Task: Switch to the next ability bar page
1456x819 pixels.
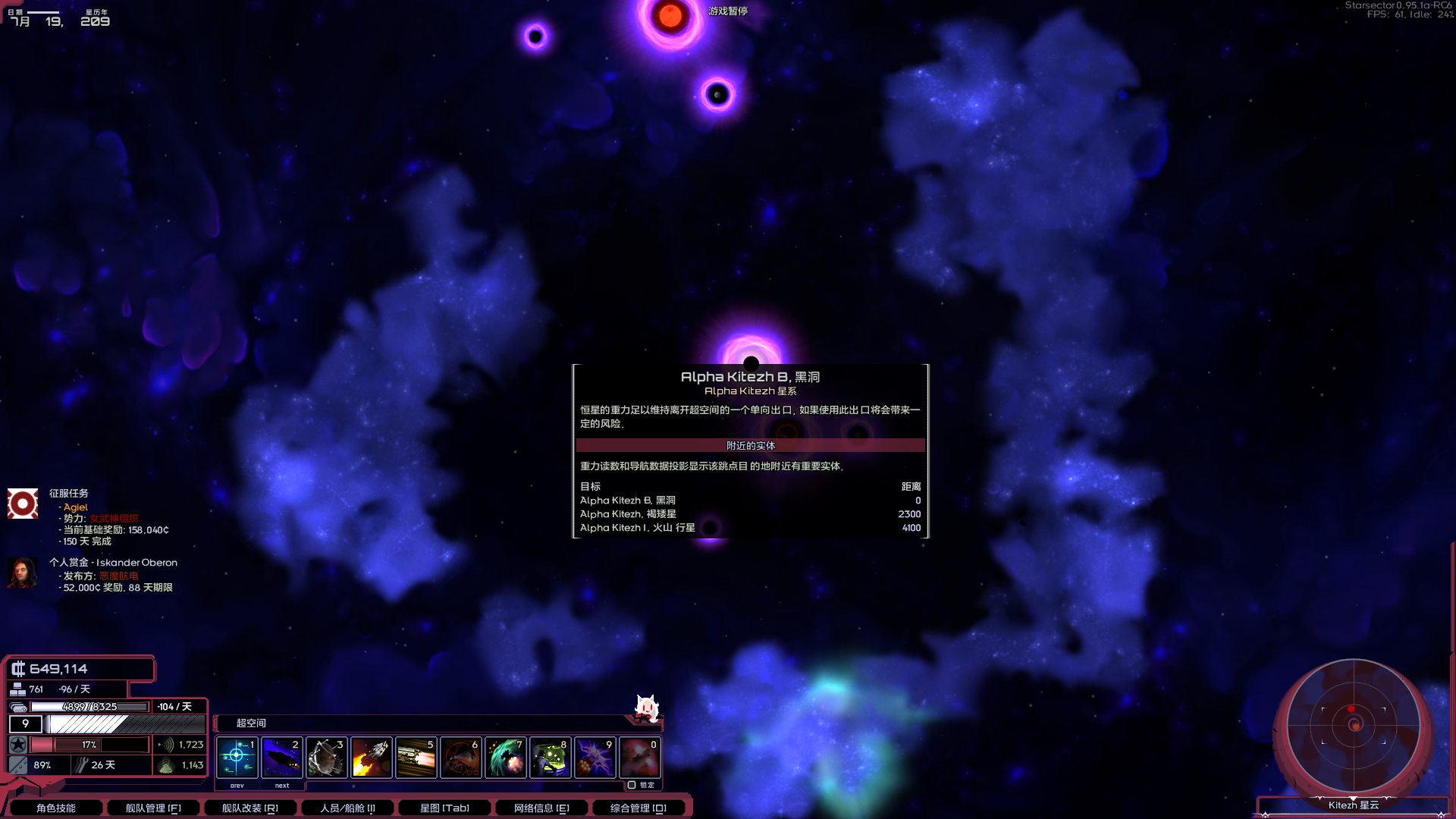Action: coord(281,786)
